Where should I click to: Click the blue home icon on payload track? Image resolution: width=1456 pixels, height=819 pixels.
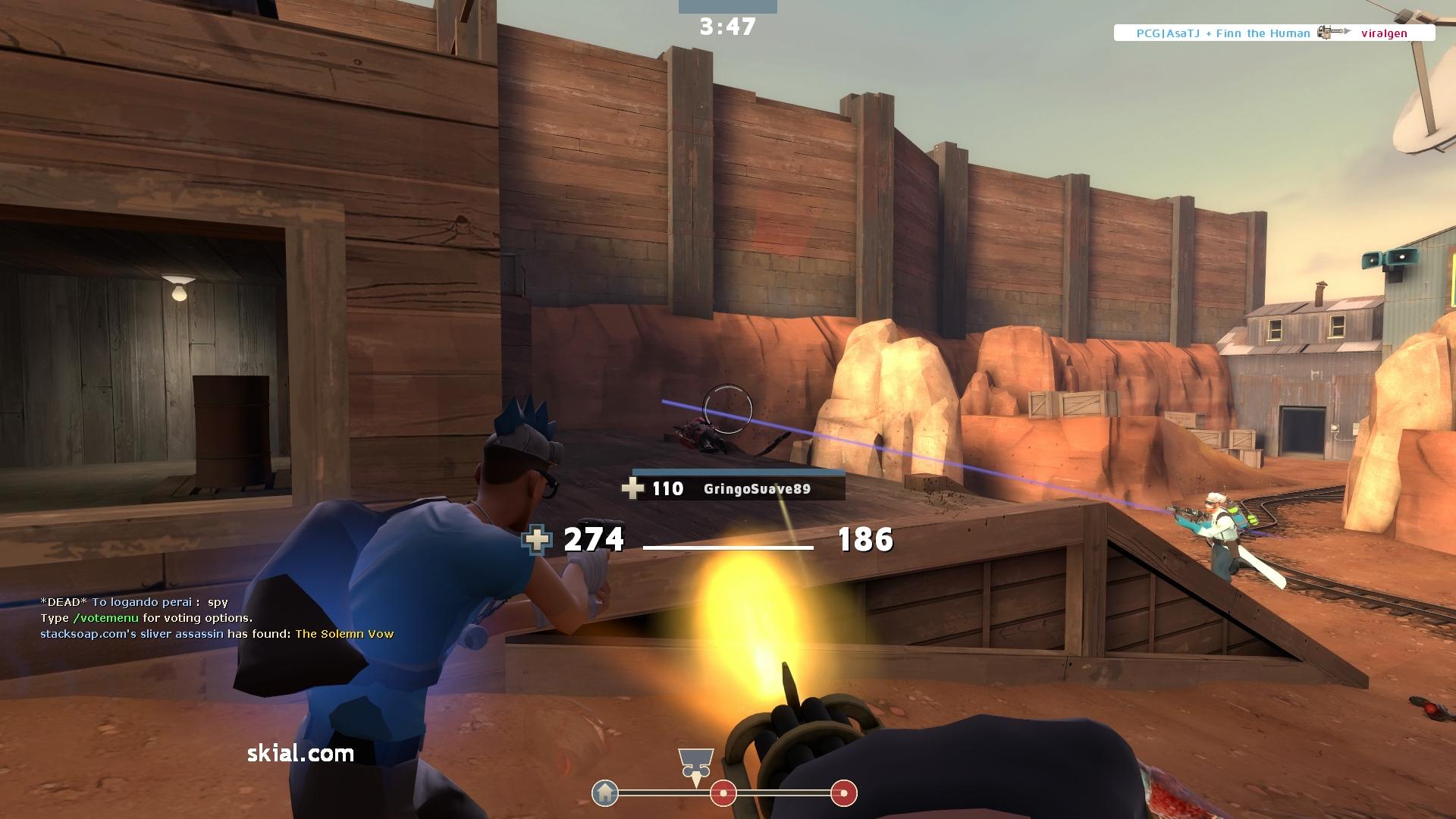tap(605, 793)
